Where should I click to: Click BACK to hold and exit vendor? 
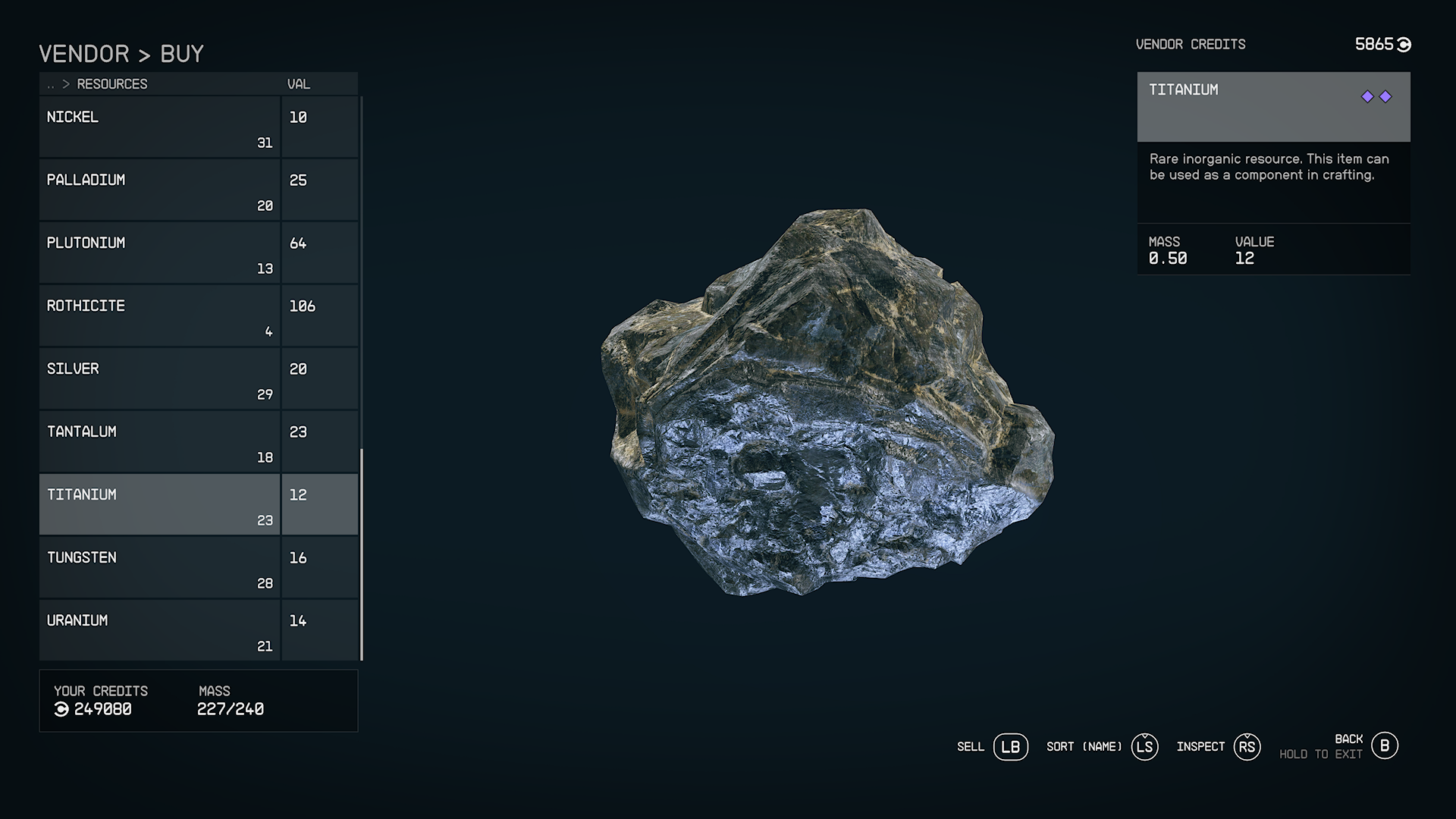coord(1348,738)
